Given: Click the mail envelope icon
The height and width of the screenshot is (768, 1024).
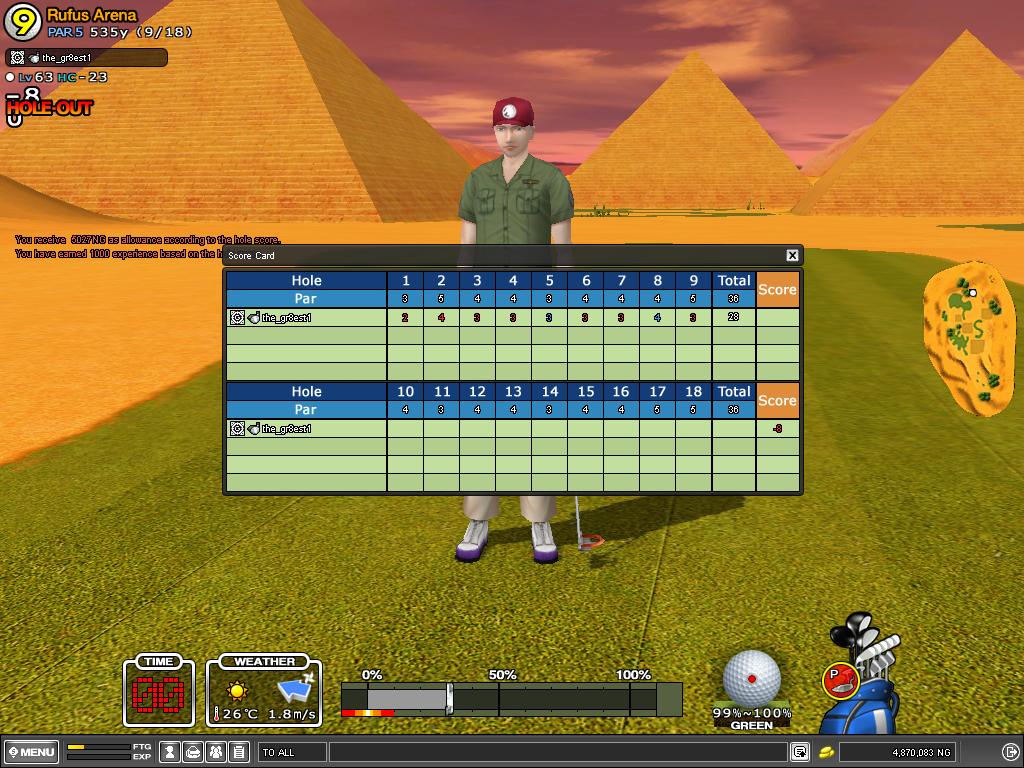Looking at the screenshot, I should pyautogui.click(x=193, y=752).
